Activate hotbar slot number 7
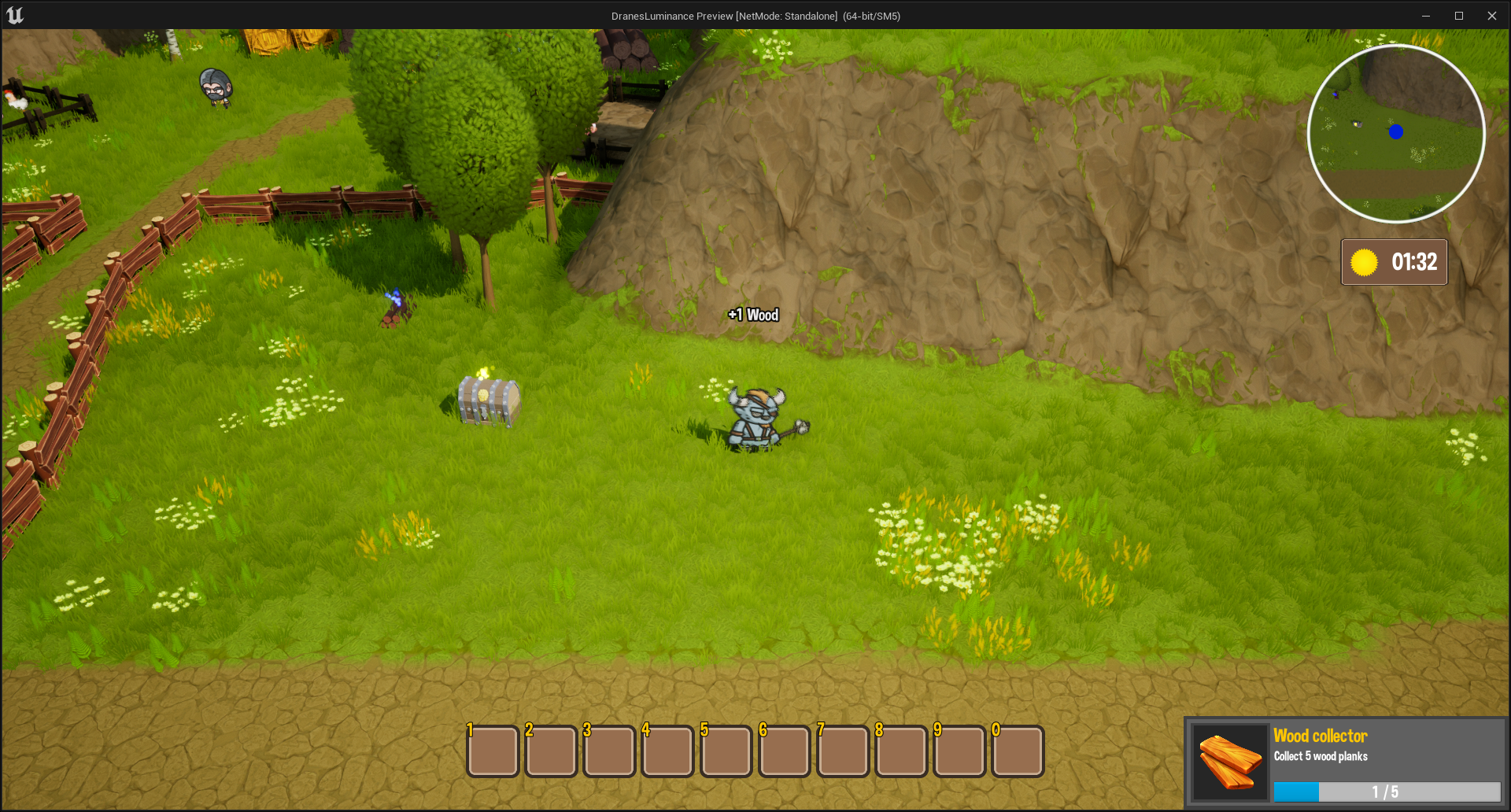Screen dimensions: 1511x812 (x=843, y=751)
